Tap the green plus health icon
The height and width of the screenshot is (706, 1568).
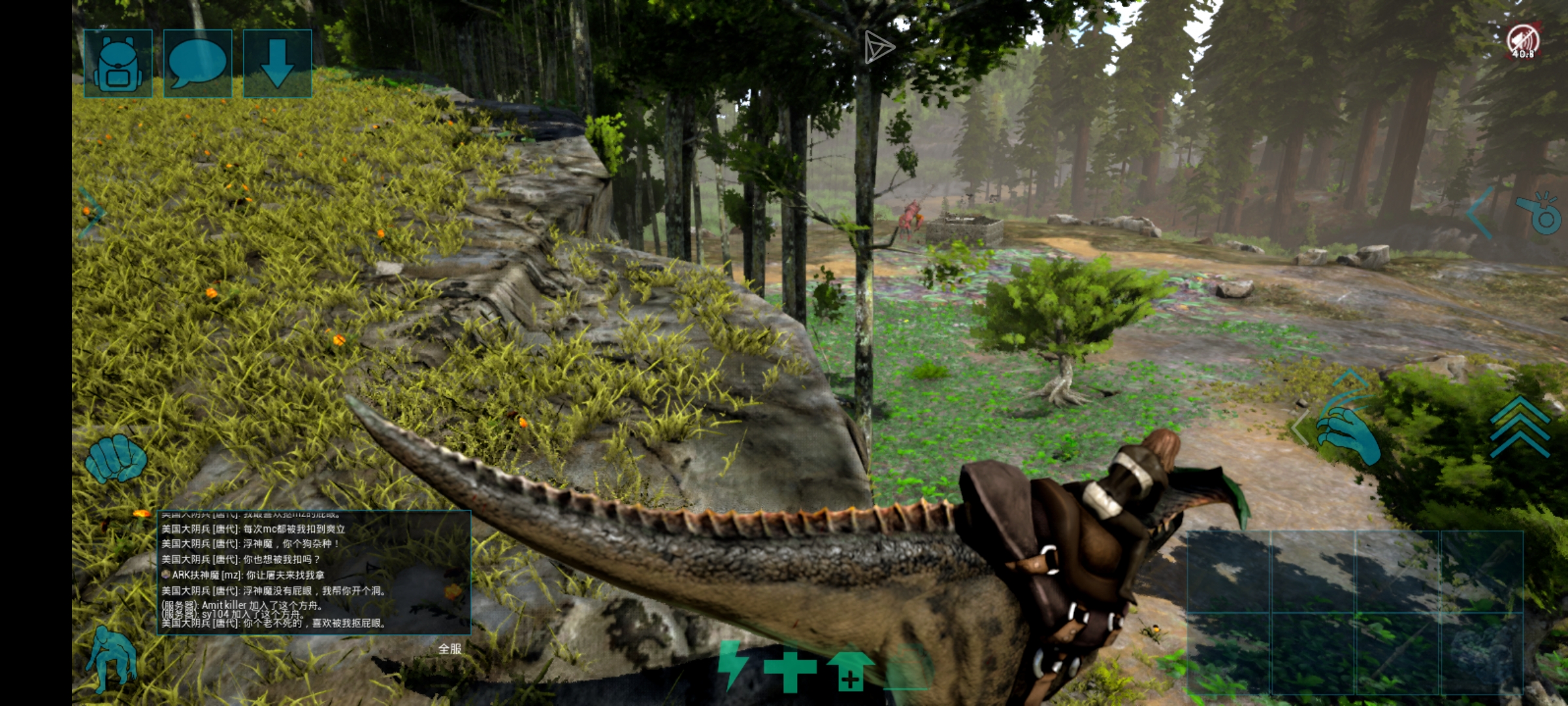click(790, 671)
